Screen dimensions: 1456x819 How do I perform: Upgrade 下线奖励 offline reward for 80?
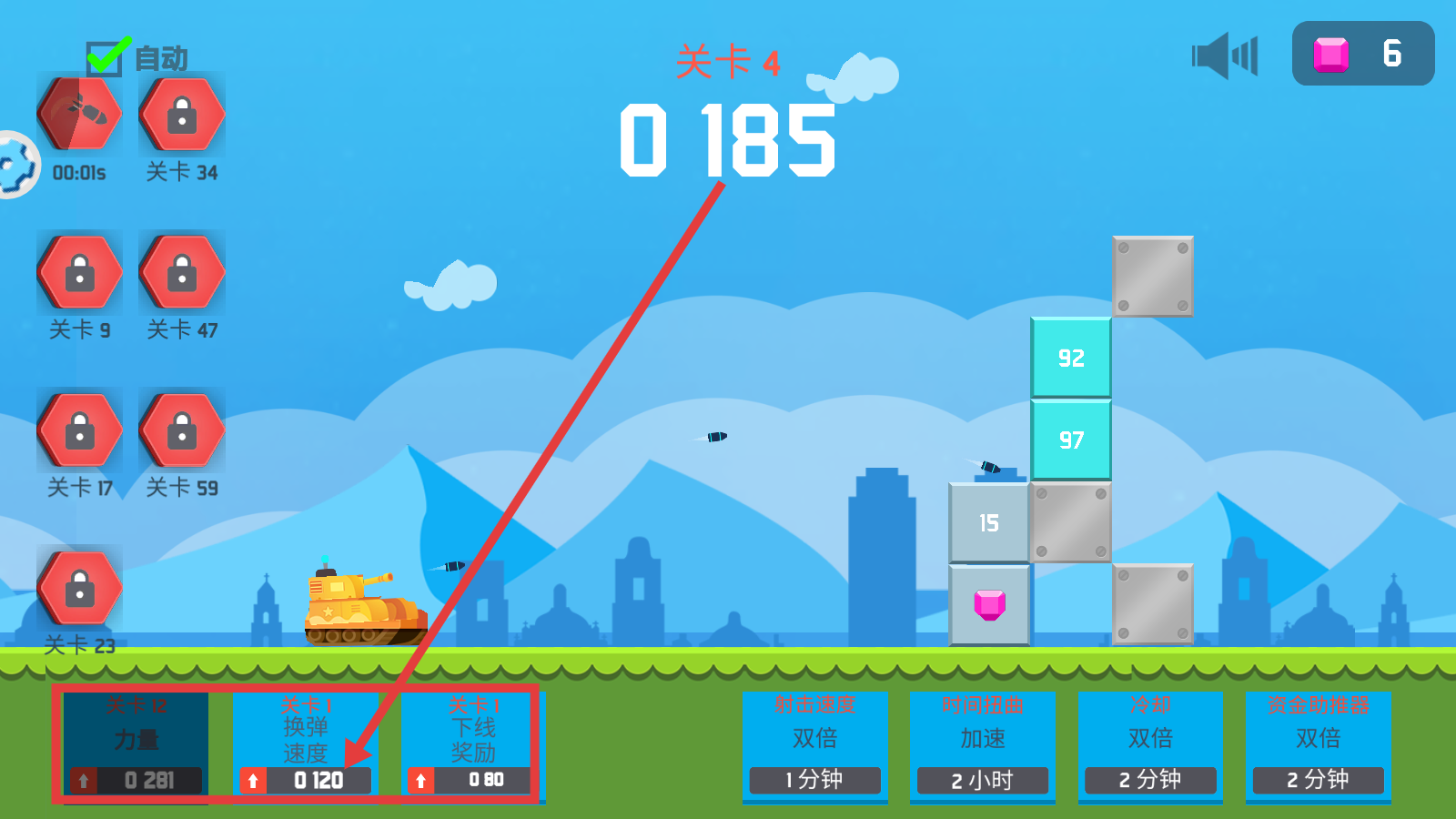coord(472,780)
